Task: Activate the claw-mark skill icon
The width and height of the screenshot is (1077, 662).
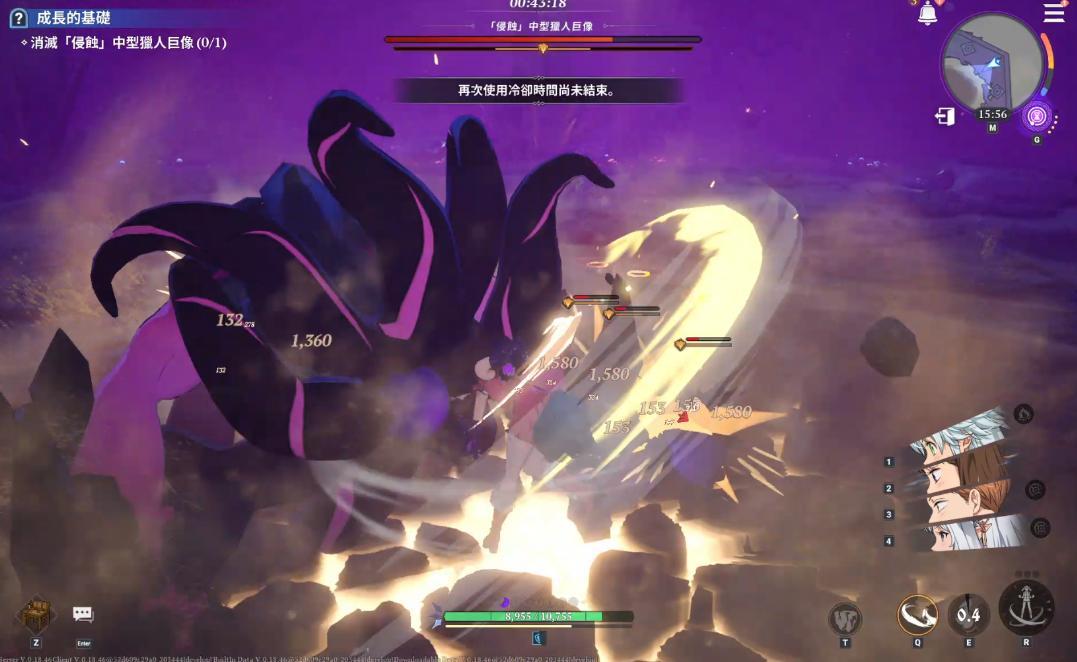Action: [845, 618]
